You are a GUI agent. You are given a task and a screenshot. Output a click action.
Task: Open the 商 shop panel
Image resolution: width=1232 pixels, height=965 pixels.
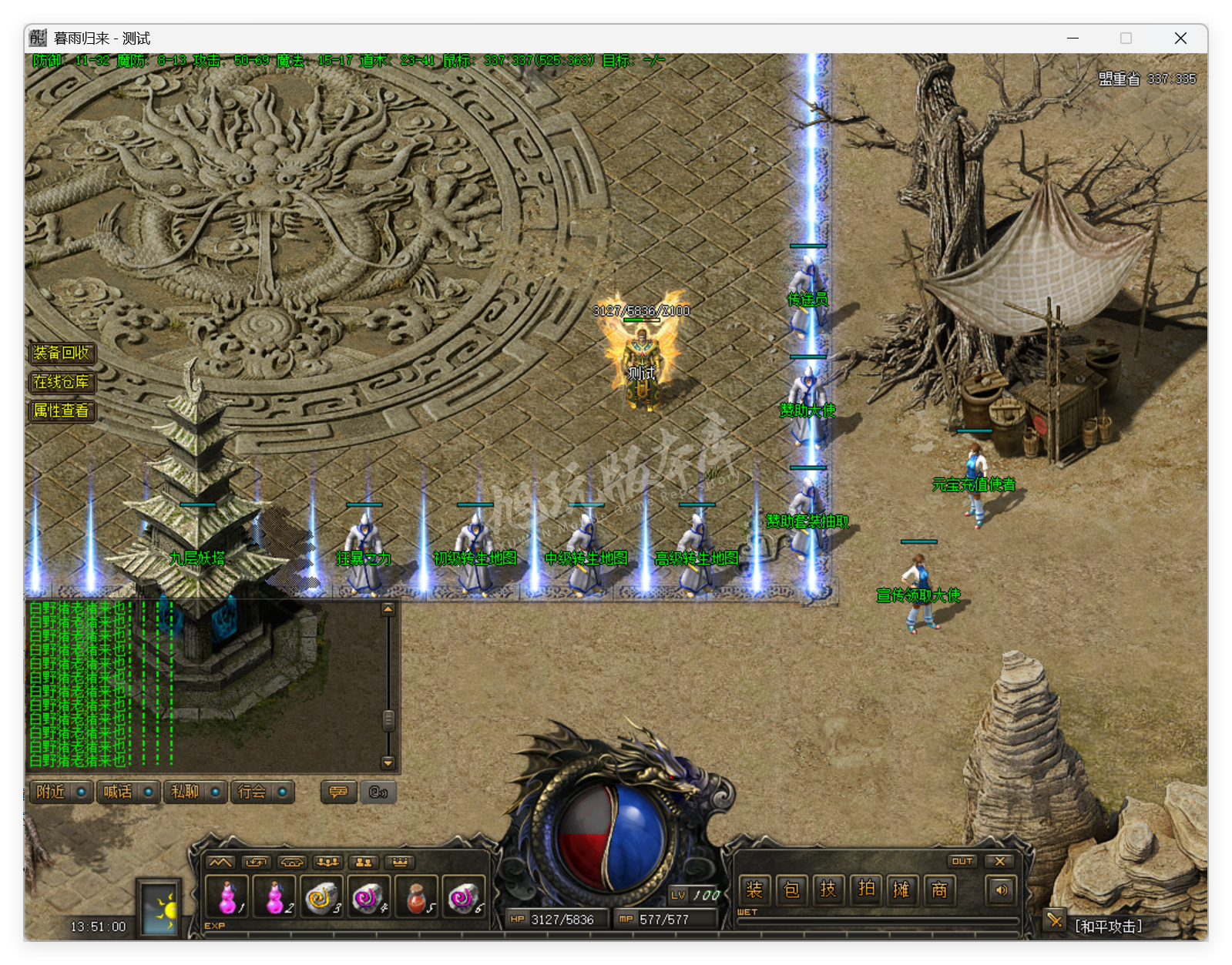(x=939, y=890)
